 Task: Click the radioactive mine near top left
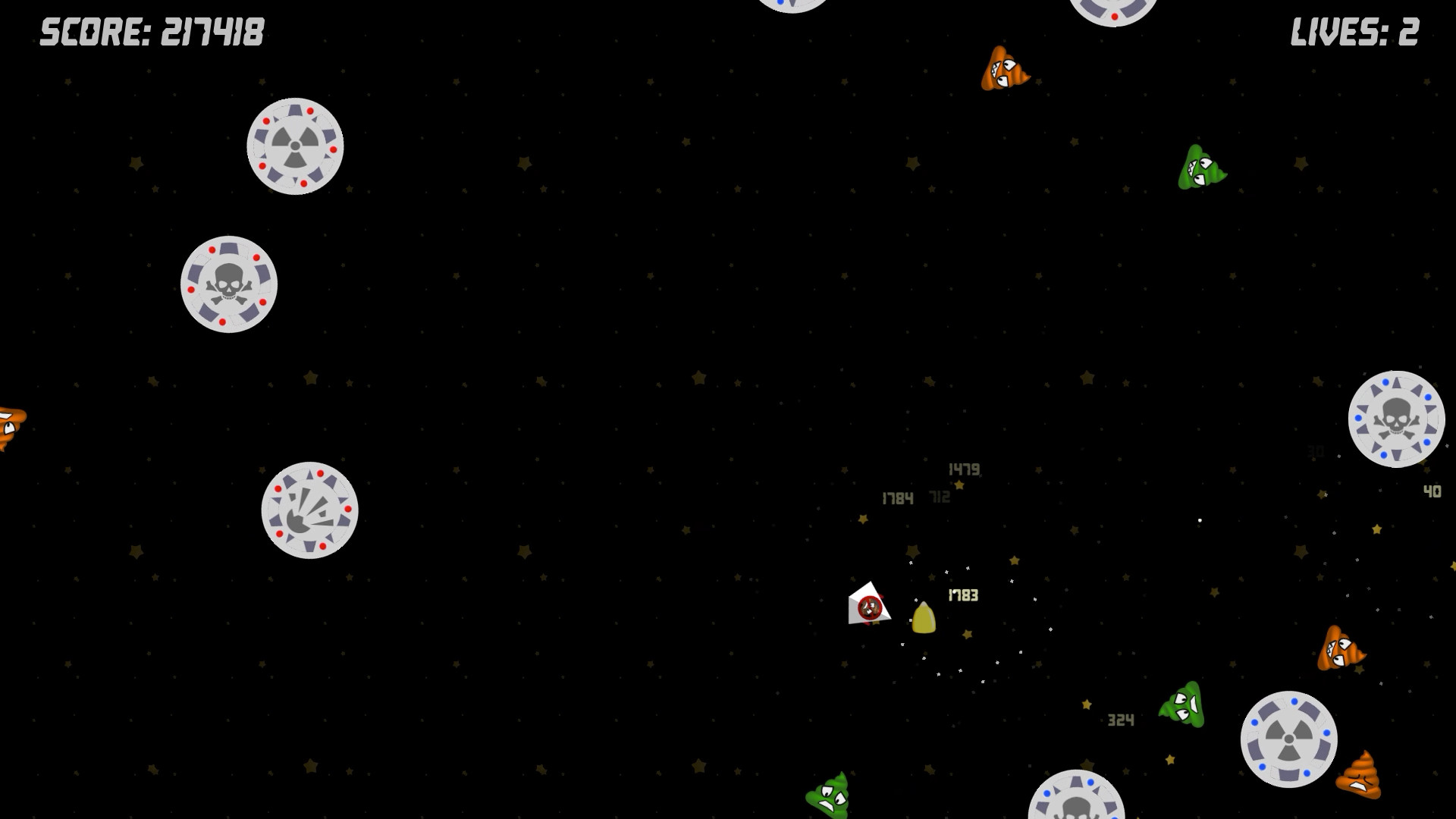295,146
